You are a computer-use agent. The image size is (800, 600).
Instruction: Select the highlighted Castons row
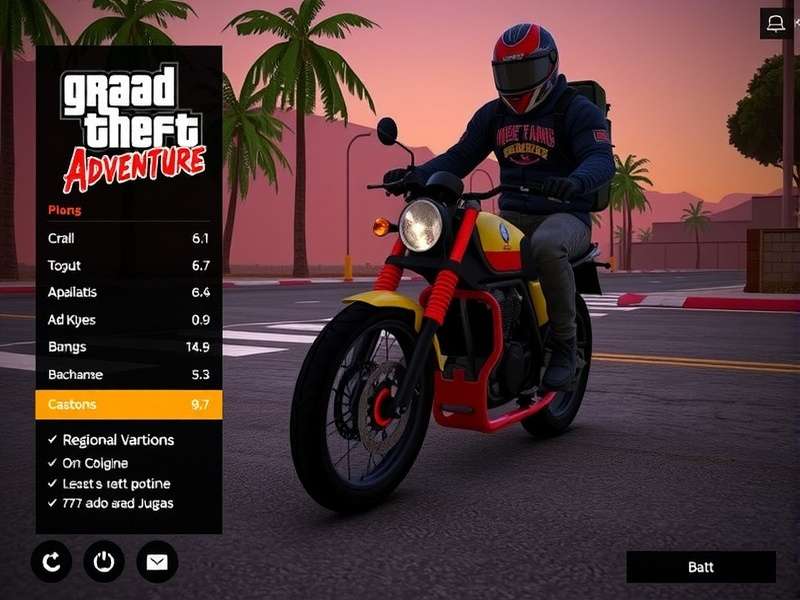[128, 404]
